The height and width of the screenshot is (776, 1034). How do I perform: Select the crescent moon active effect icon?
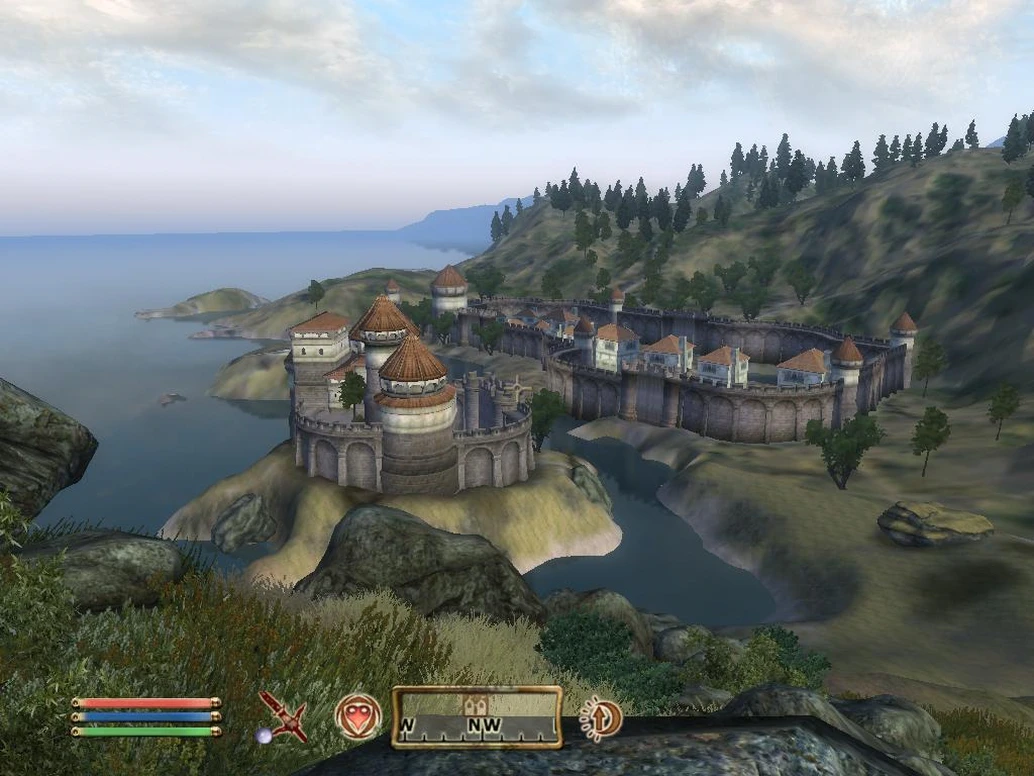point(601,717)
